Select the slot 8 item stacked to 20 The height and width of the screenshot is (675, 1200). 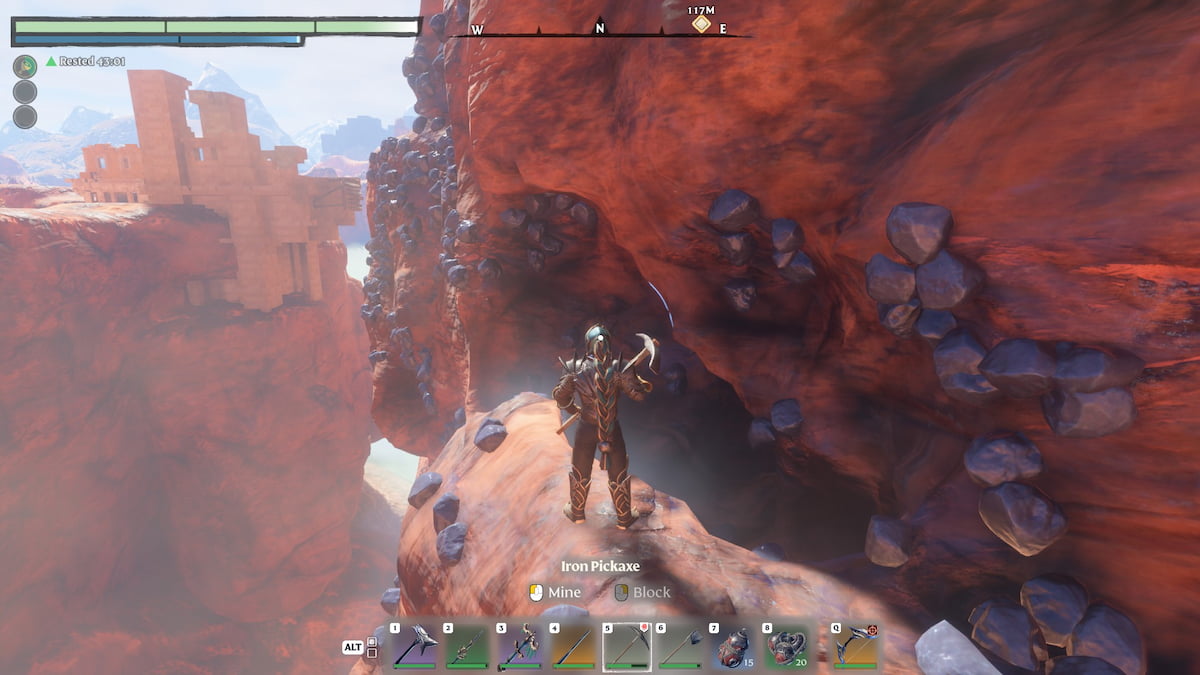(x=787, y=646)
